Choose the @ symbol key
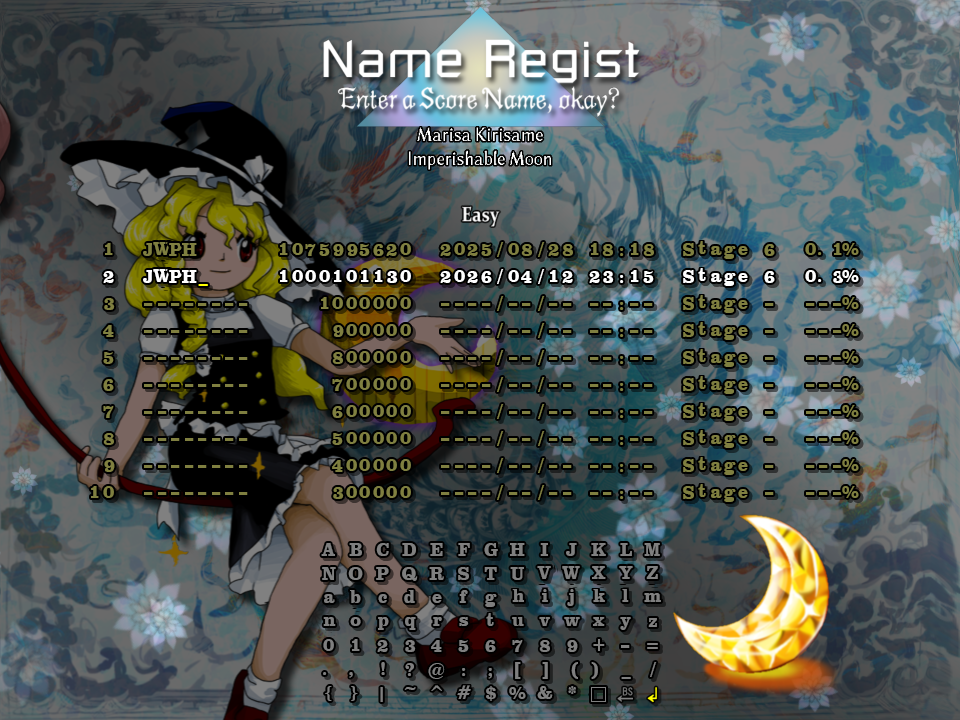Image resolution: width=960 pixels, height=720 pixels. [437, 670]
